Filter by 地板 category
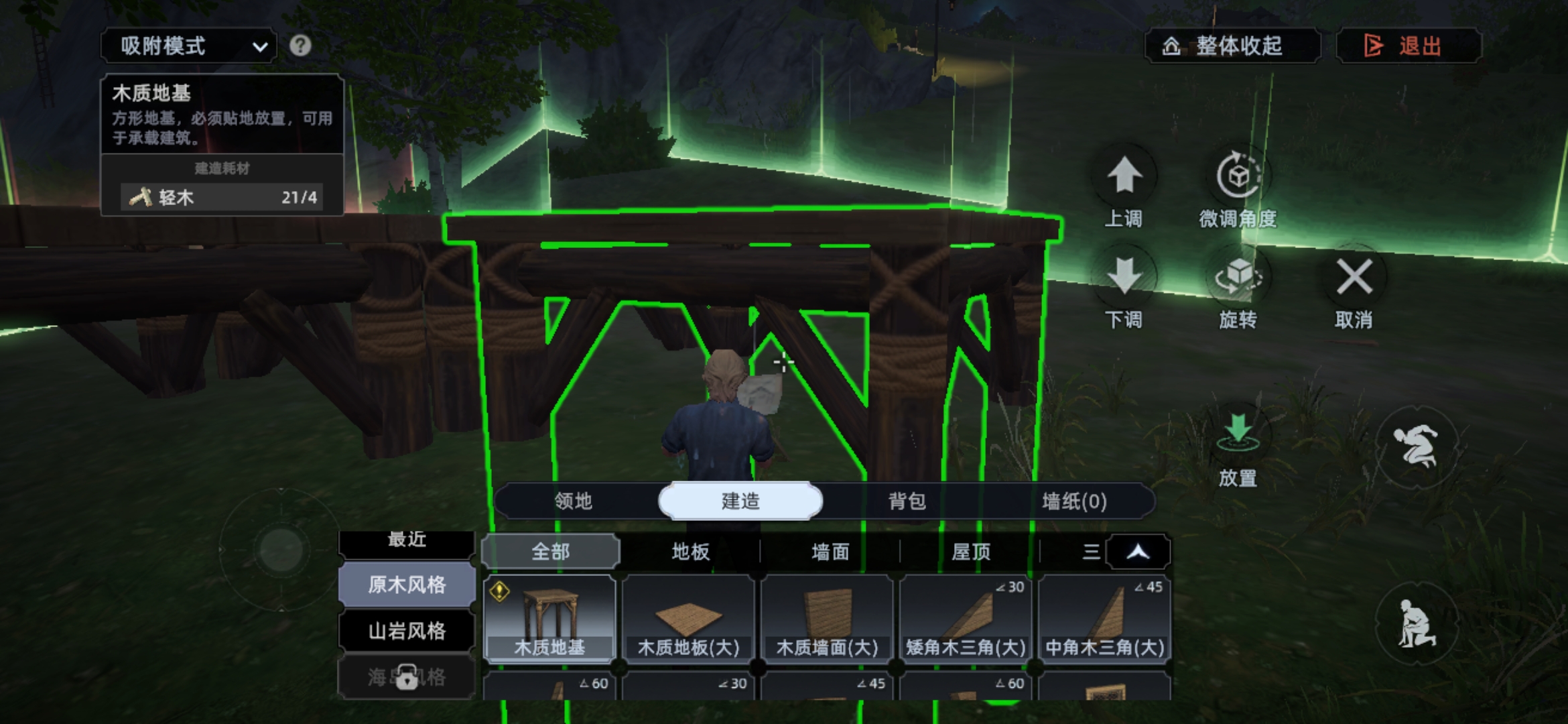 click(690, 552)
